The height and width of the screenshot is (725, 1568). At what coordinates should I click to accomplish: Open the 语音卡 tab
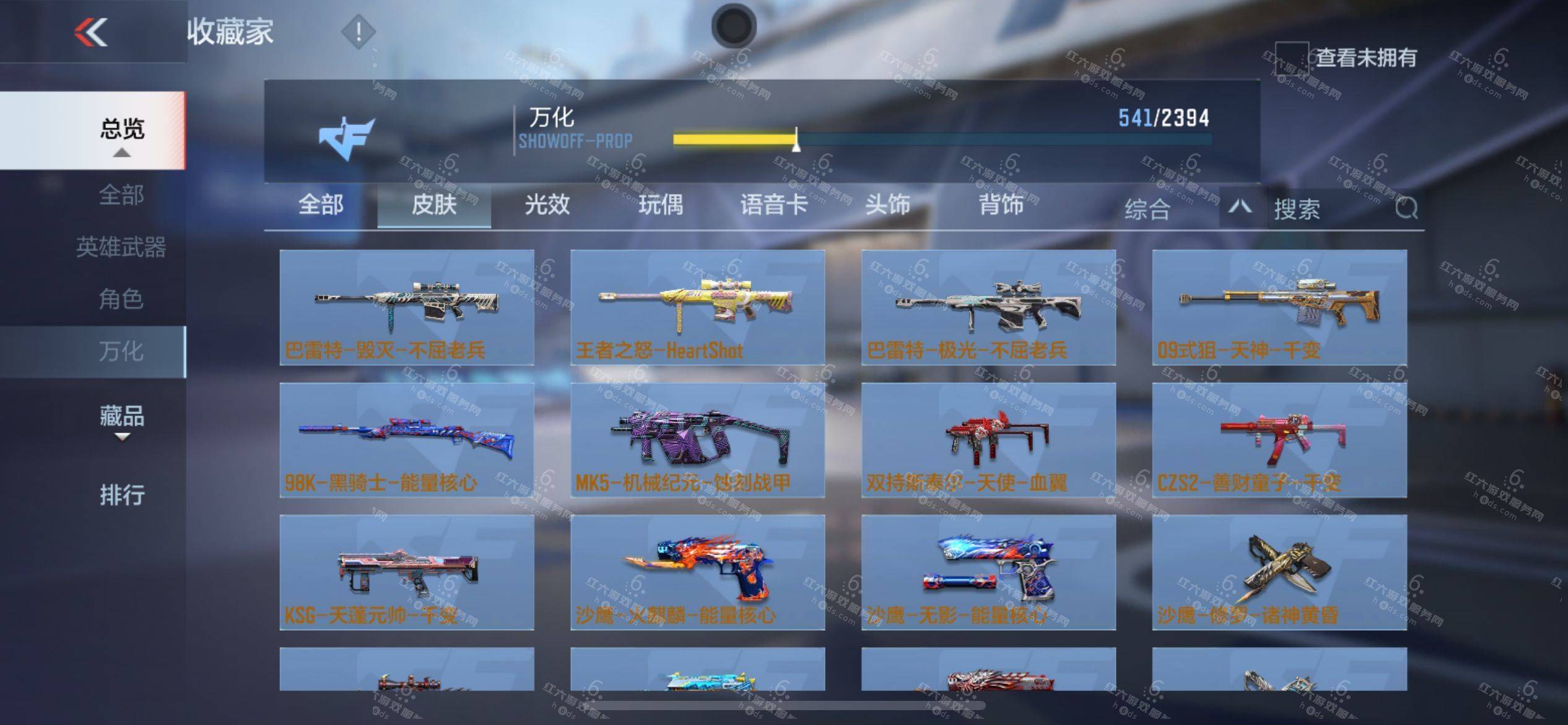773,205
